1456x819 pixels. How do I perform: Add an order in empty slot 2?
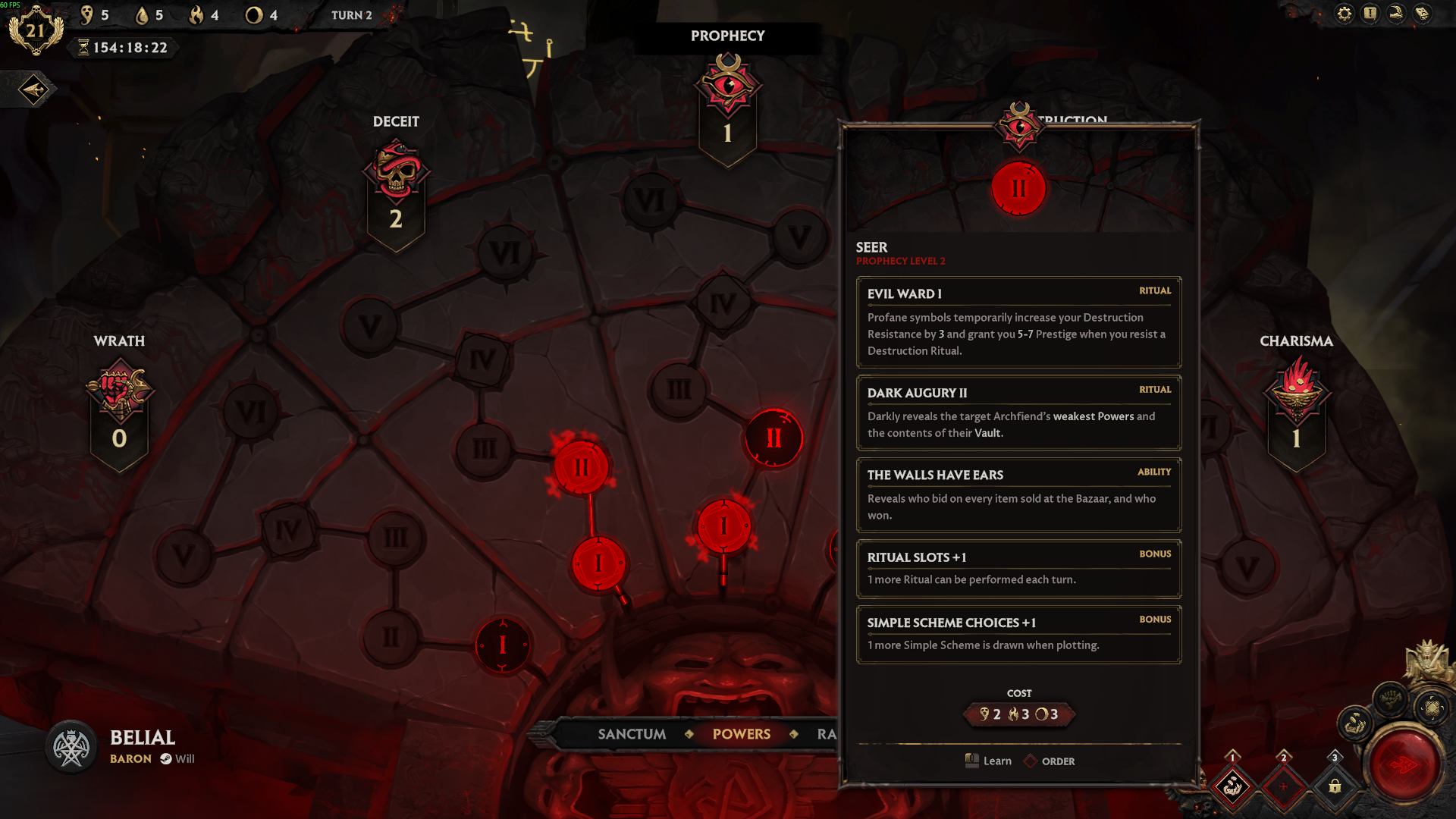coord(1283,786)
